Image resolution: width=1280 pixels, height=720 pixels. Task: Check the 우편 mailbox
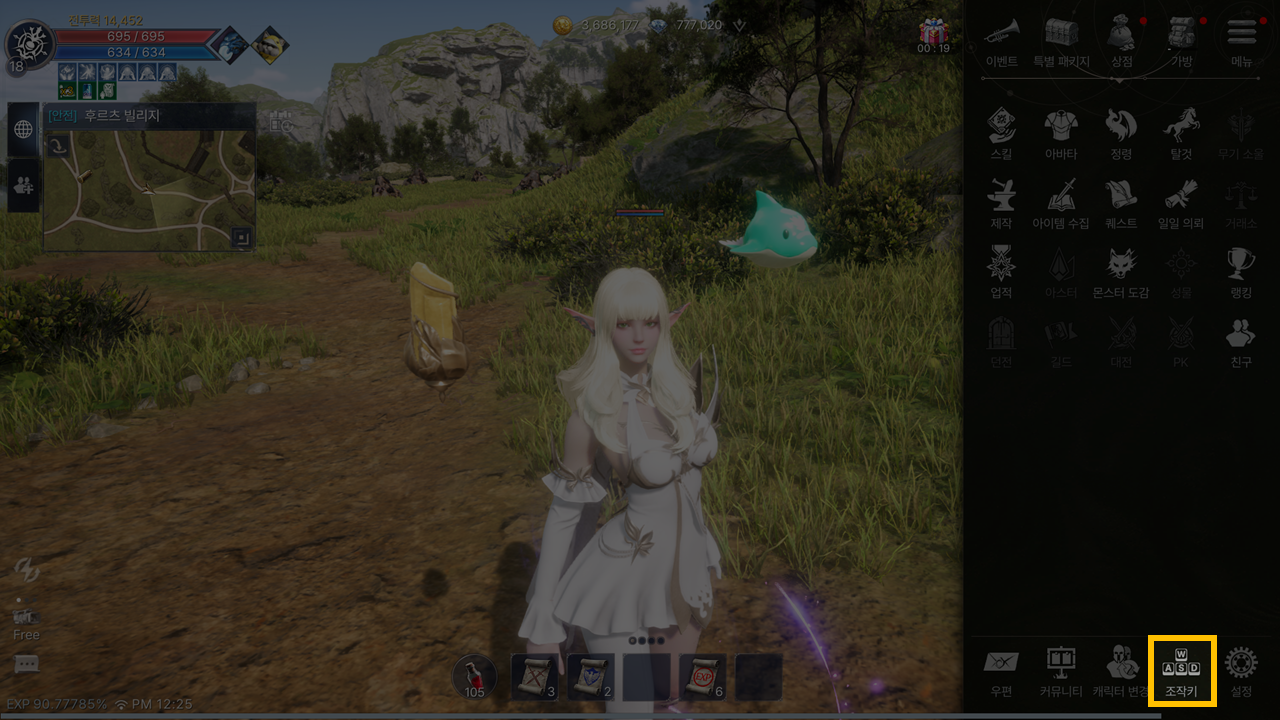click(1001, 669)
